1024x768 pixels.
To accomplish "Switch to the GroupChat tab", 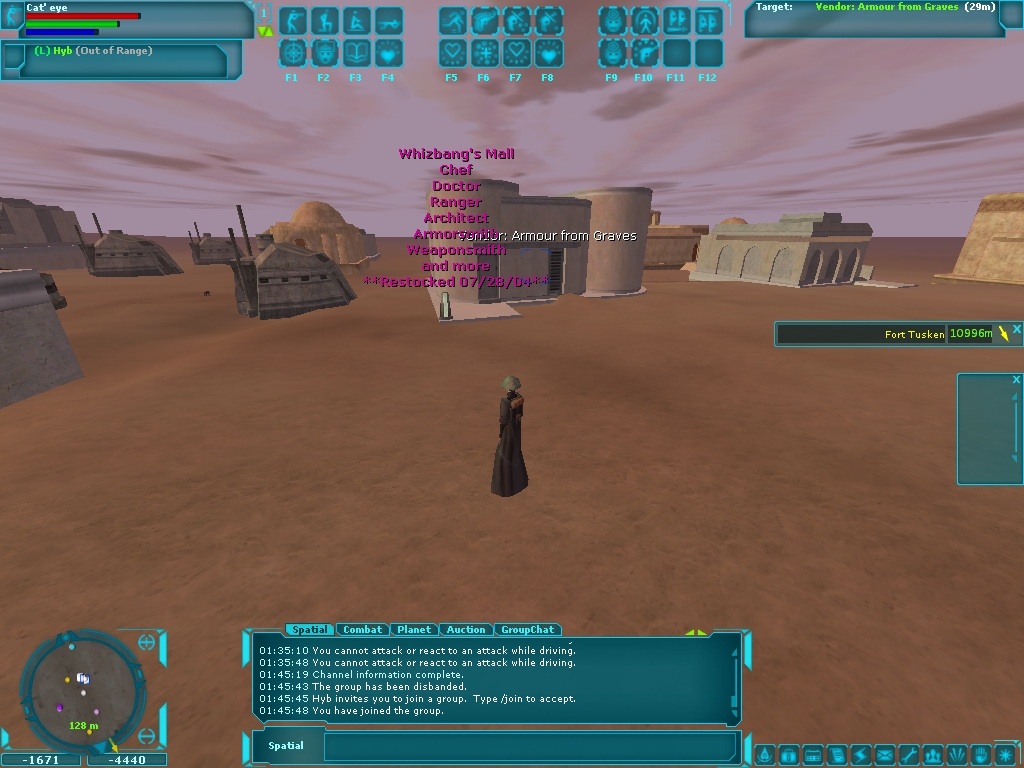I will (x=527, y=630).
